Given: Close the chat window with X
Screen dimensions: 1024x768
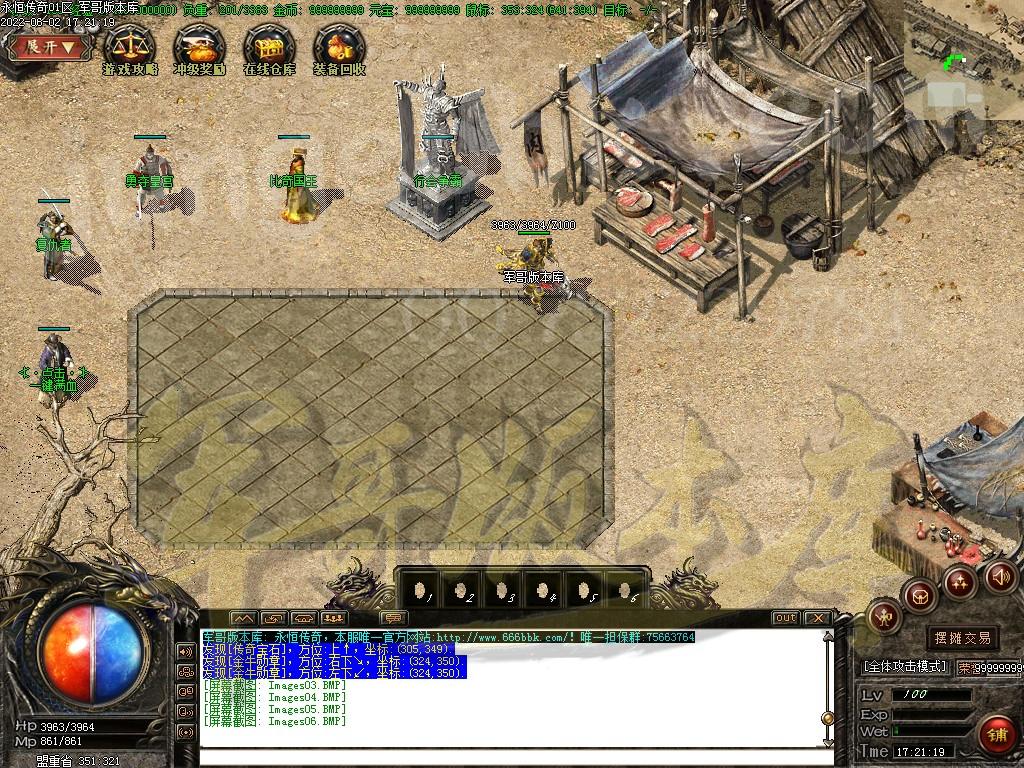Looking at the screenshot, I should [x=817, y=618].
